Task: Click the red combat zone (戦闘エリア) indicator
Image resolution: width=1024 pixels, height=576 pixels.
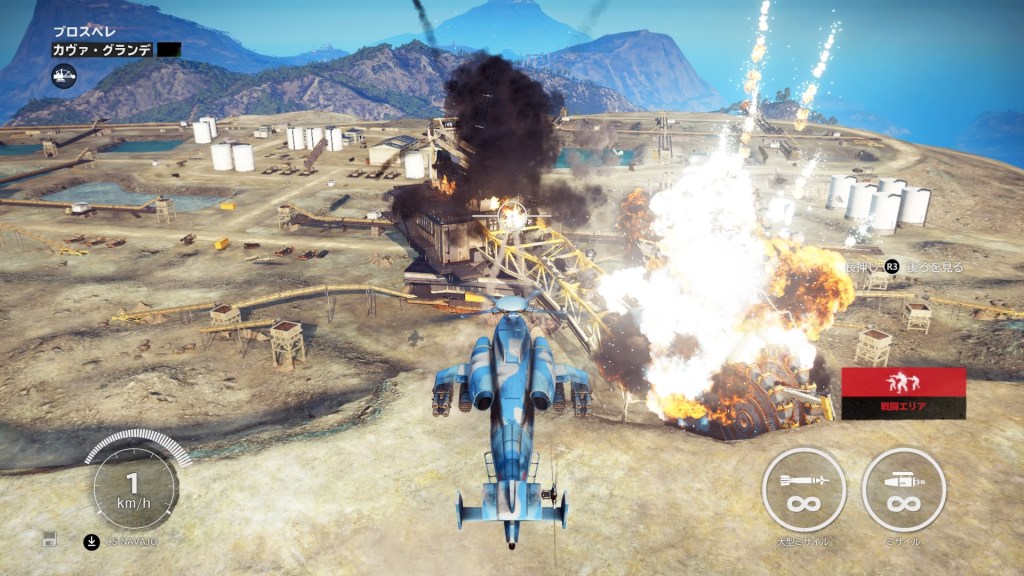Action: (903, 392)
